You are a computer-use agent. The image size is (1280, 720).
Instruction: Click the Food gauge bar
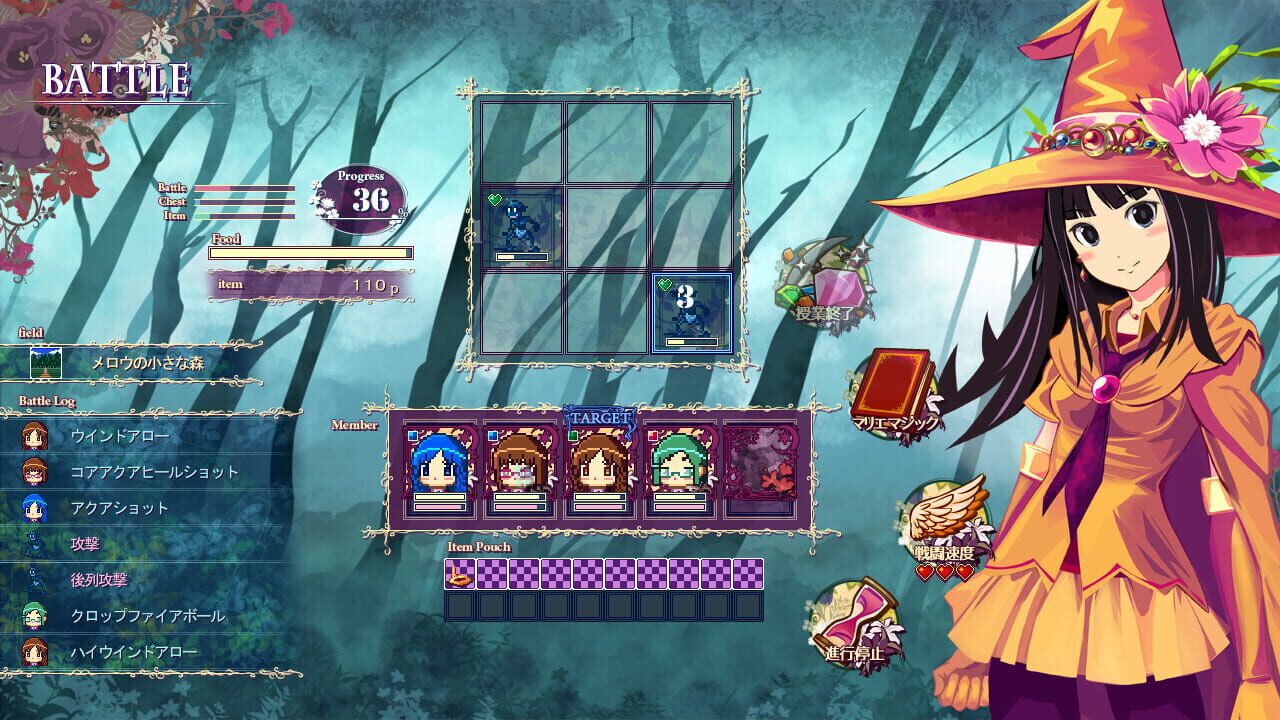(310, 252)
